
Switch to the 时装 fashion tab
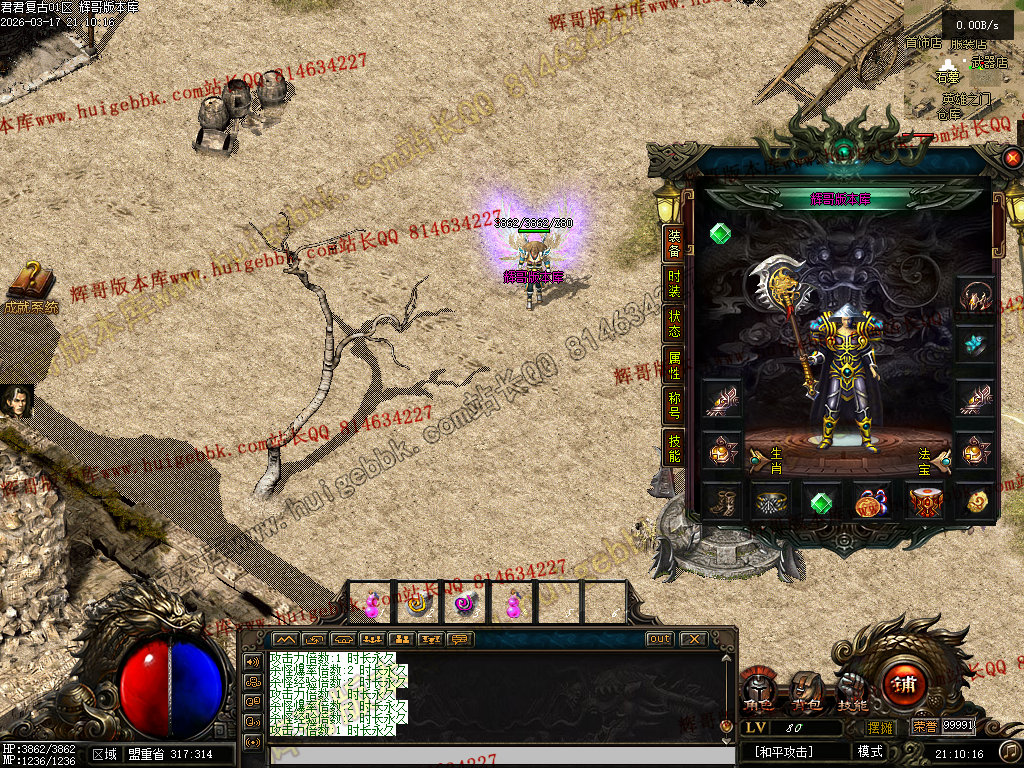tap(675, 284)
